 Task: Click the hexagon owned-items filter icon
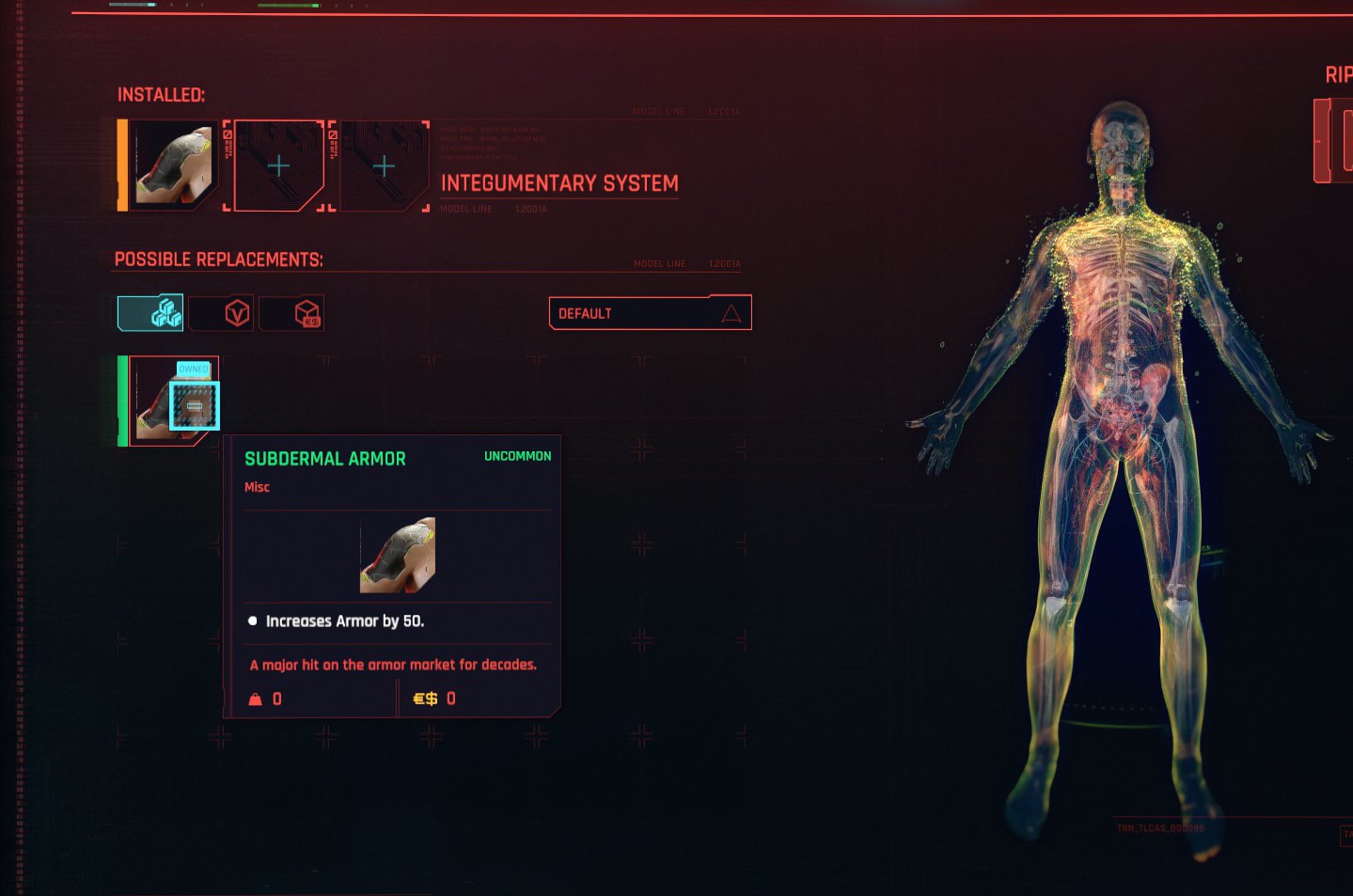click(221, 312)
